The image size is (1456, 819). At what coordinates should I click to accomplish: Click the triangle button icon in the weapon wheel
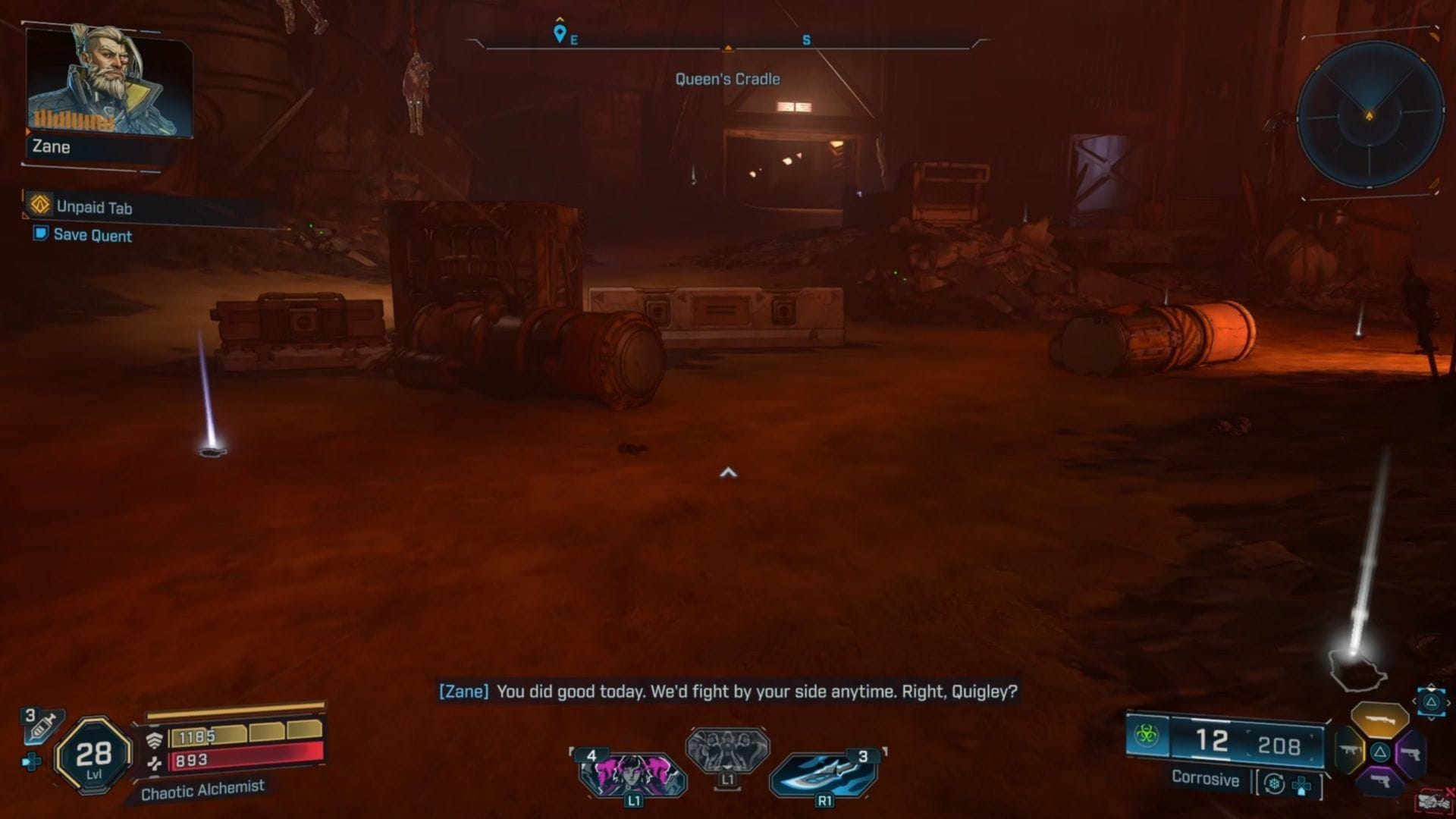tap(1379, 752)
